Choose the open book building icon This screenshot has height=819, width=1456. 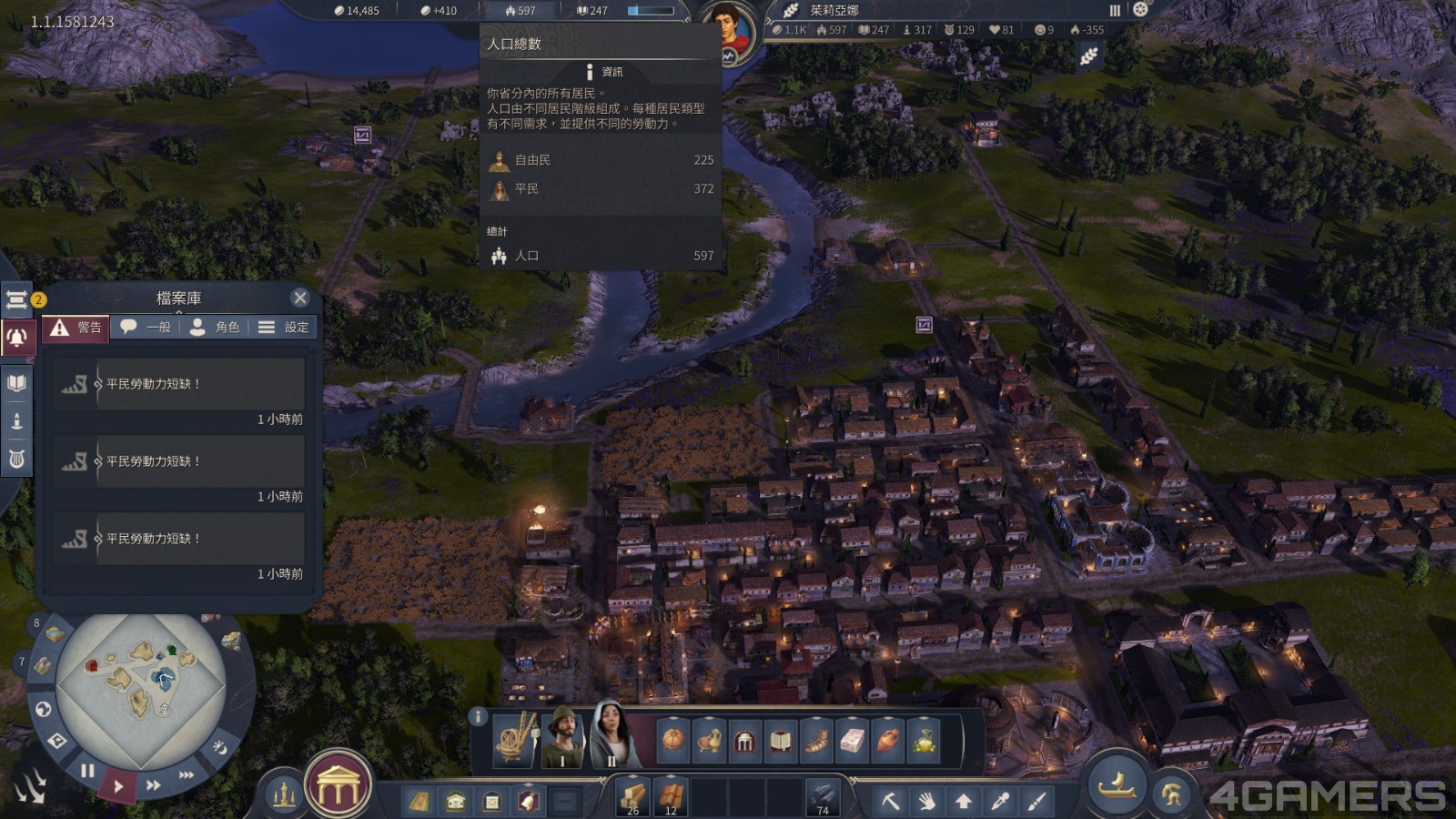[781, 741]
